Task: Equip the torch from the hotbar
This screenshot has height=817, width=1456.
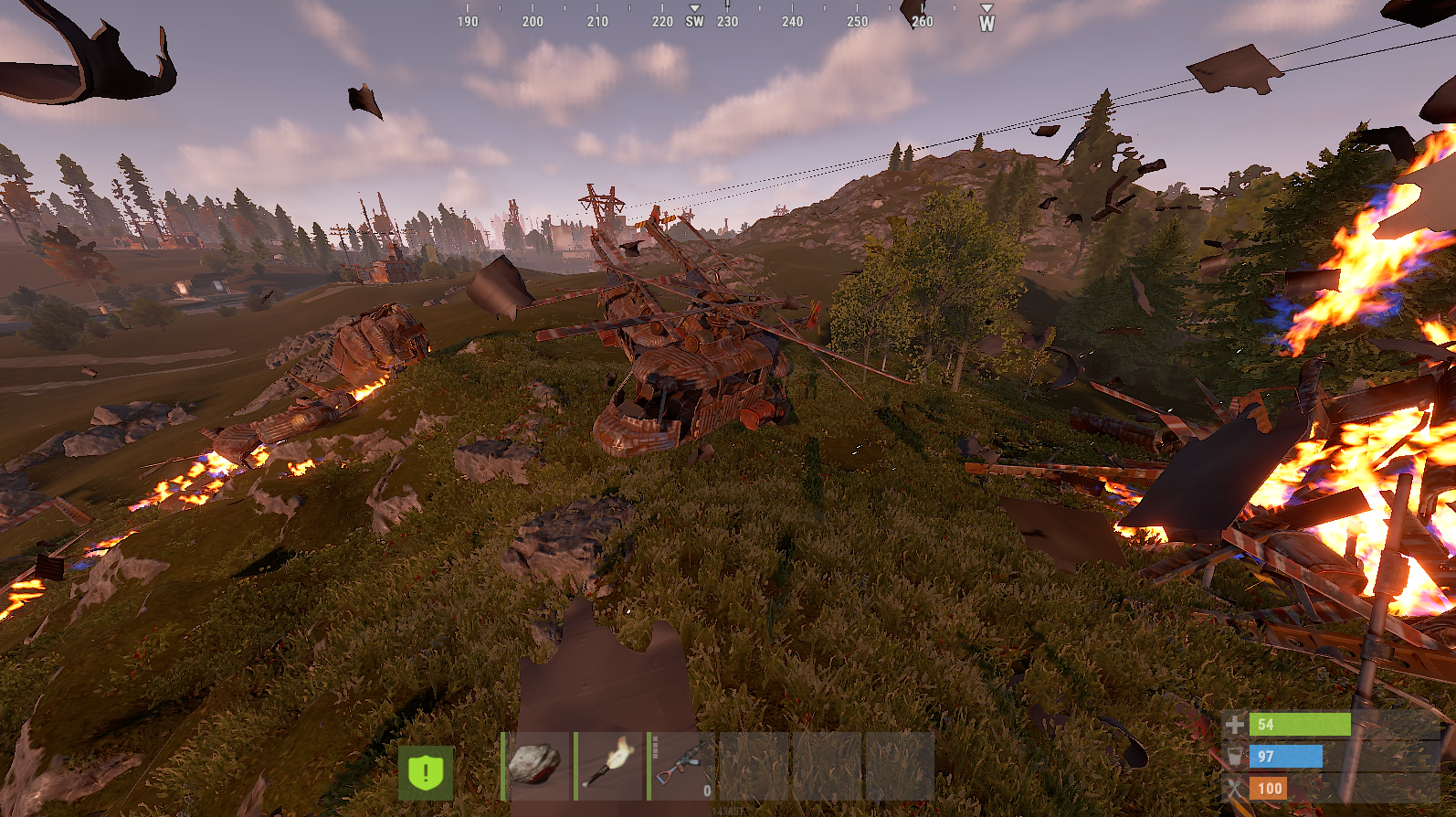Action: tap(609, 766)
